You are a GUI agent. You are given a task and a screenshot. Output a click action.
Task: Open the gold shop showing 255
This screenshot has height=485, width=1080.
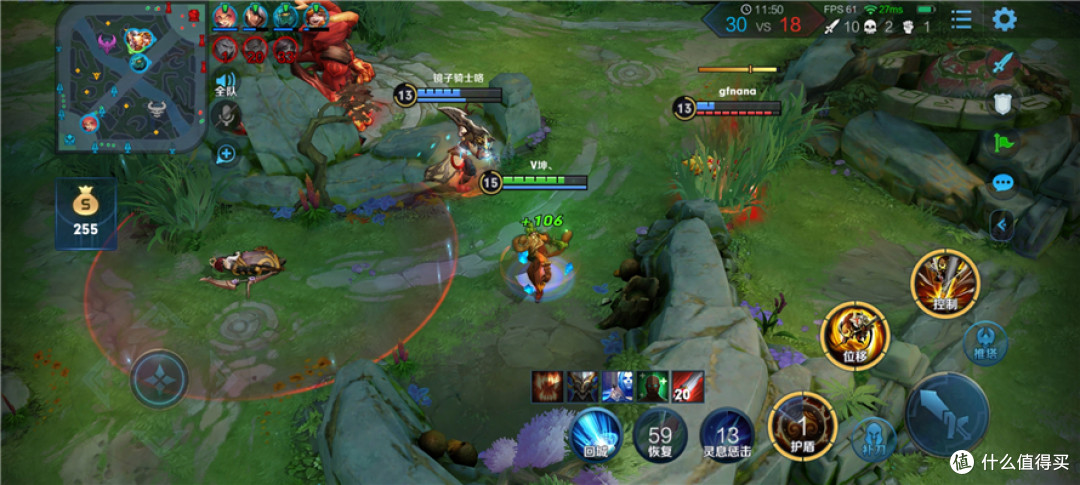pos(86,213)
